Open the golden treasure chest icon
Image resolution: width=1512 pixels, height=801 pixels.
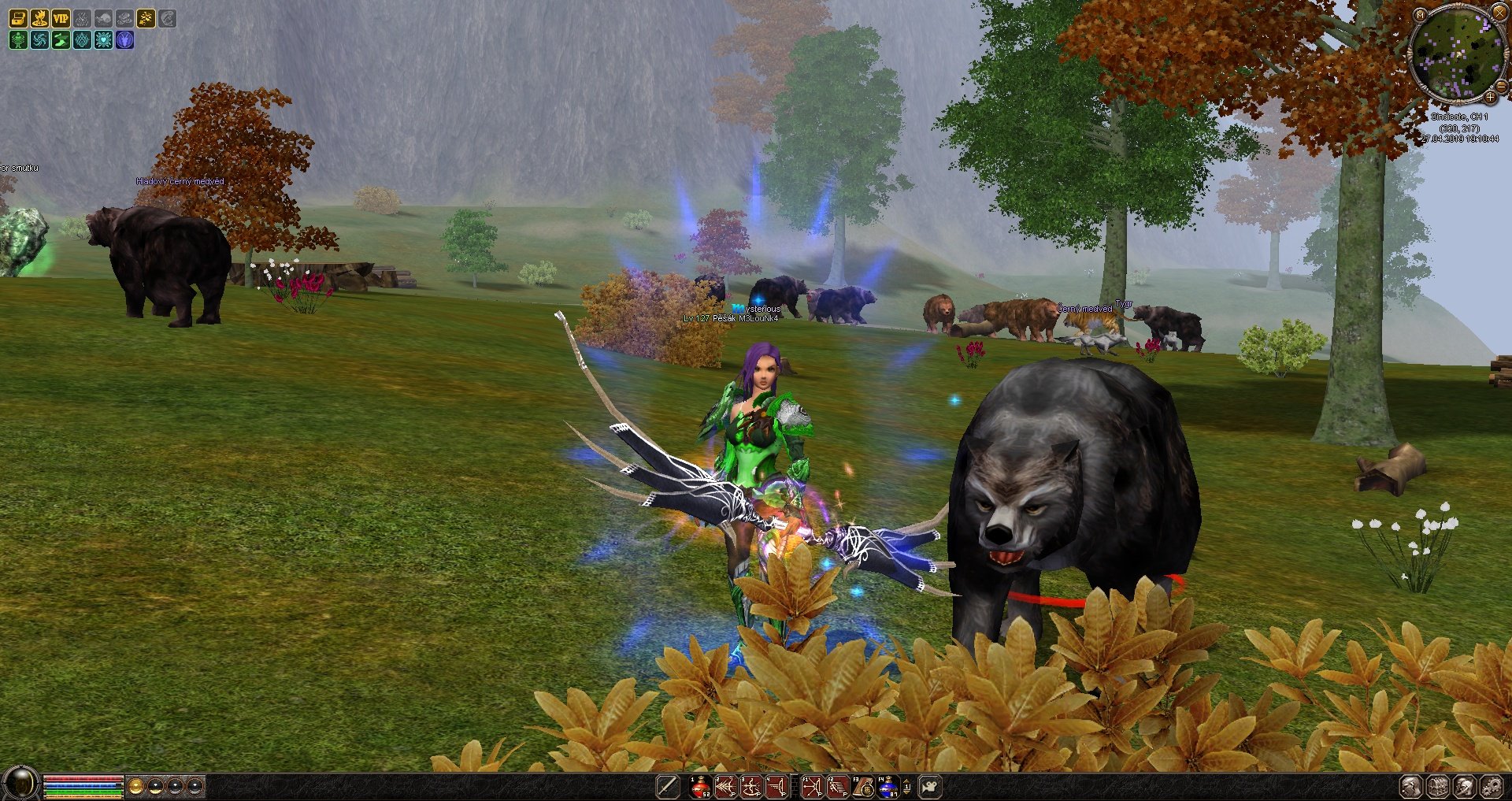[18, 18]
